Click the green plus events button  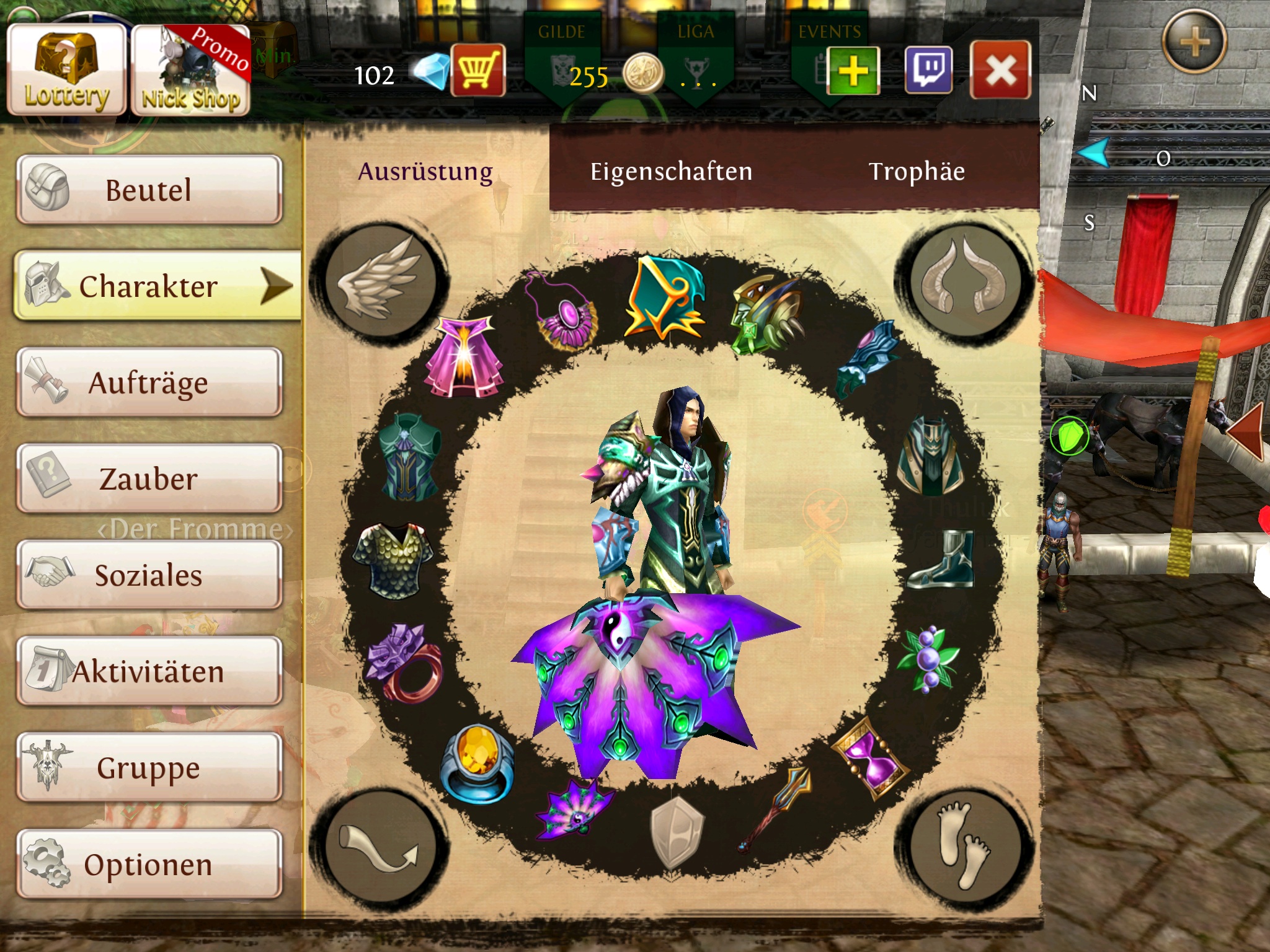853,70
